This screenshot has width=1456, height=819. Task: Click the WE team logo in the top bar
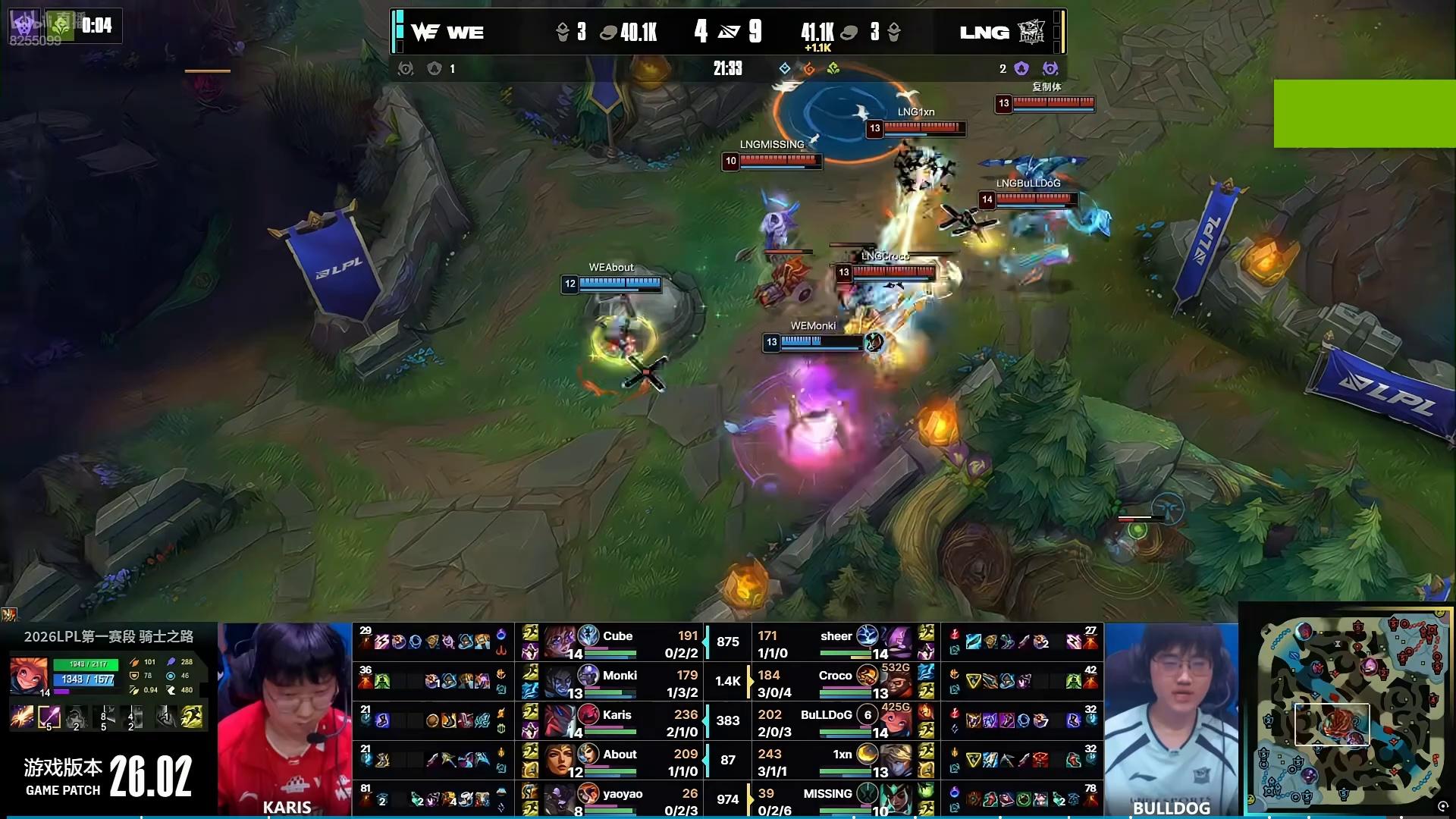tap(425, 32)
